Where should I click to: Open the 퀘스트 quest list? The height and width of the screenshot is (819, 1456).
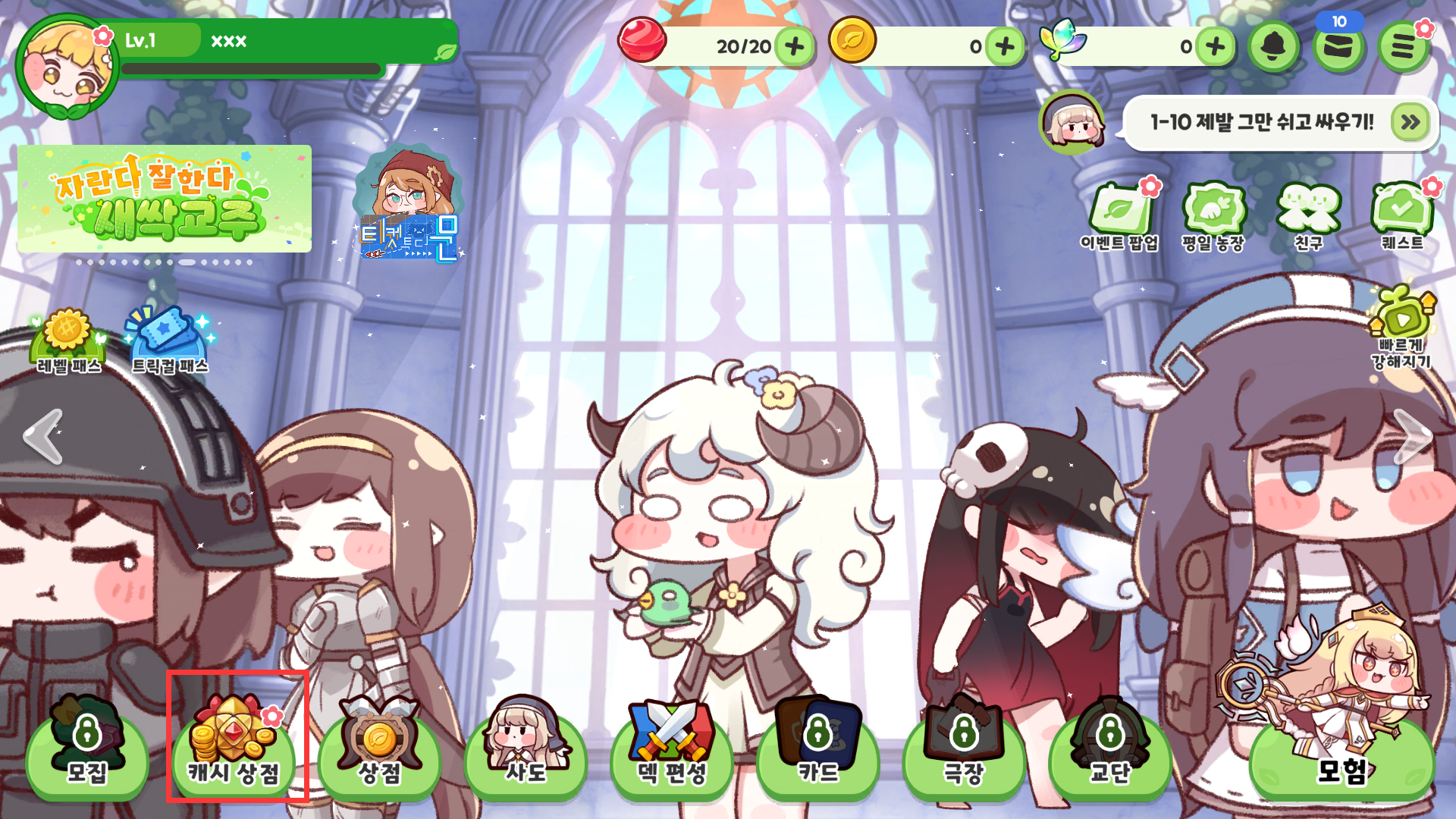(1402, 216)
